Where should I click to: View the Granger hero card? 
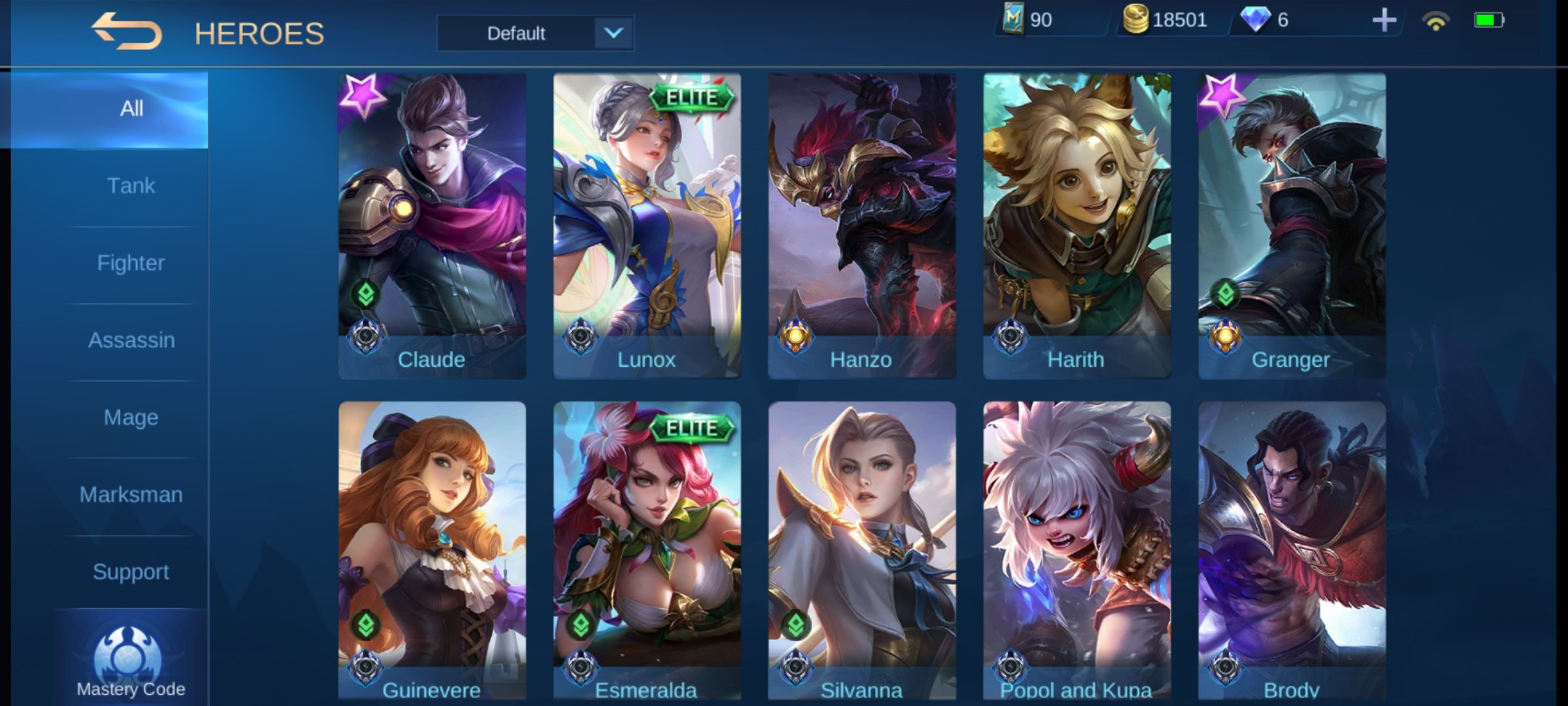click(x=1292, y=226)
